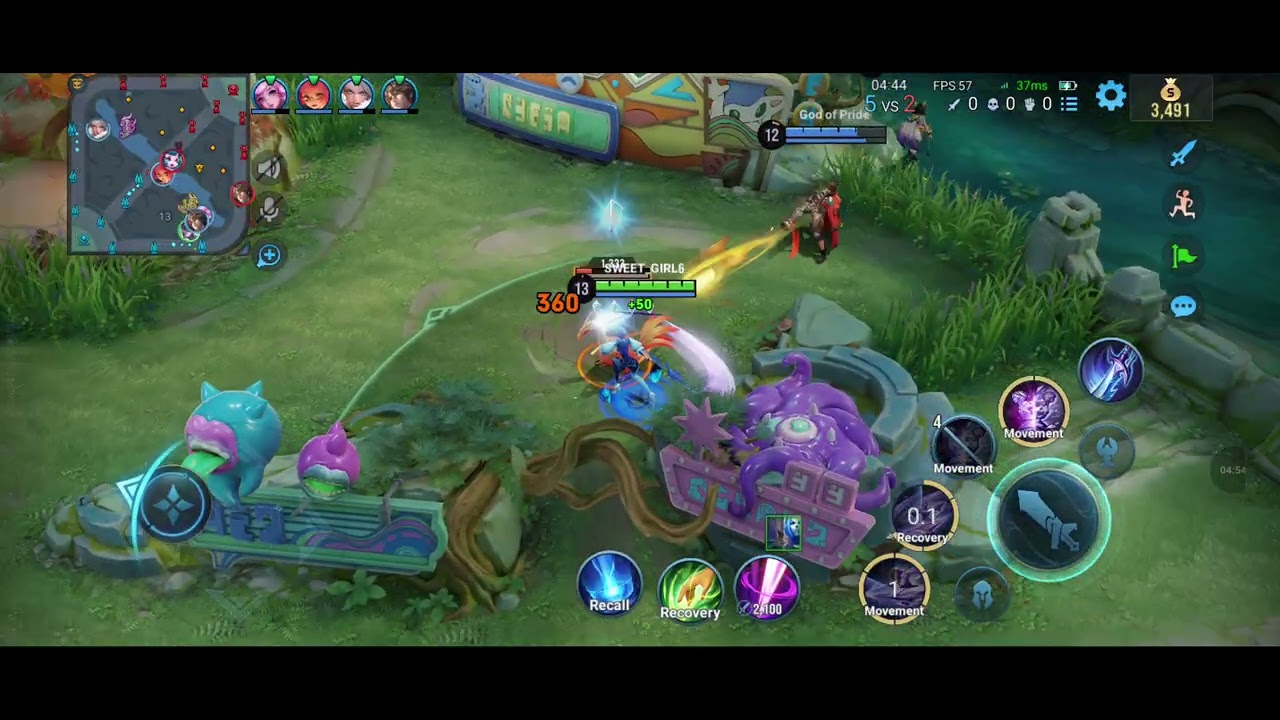Click the helmet minion-target button
The image size is (1280, 720).
click(982, 595)
